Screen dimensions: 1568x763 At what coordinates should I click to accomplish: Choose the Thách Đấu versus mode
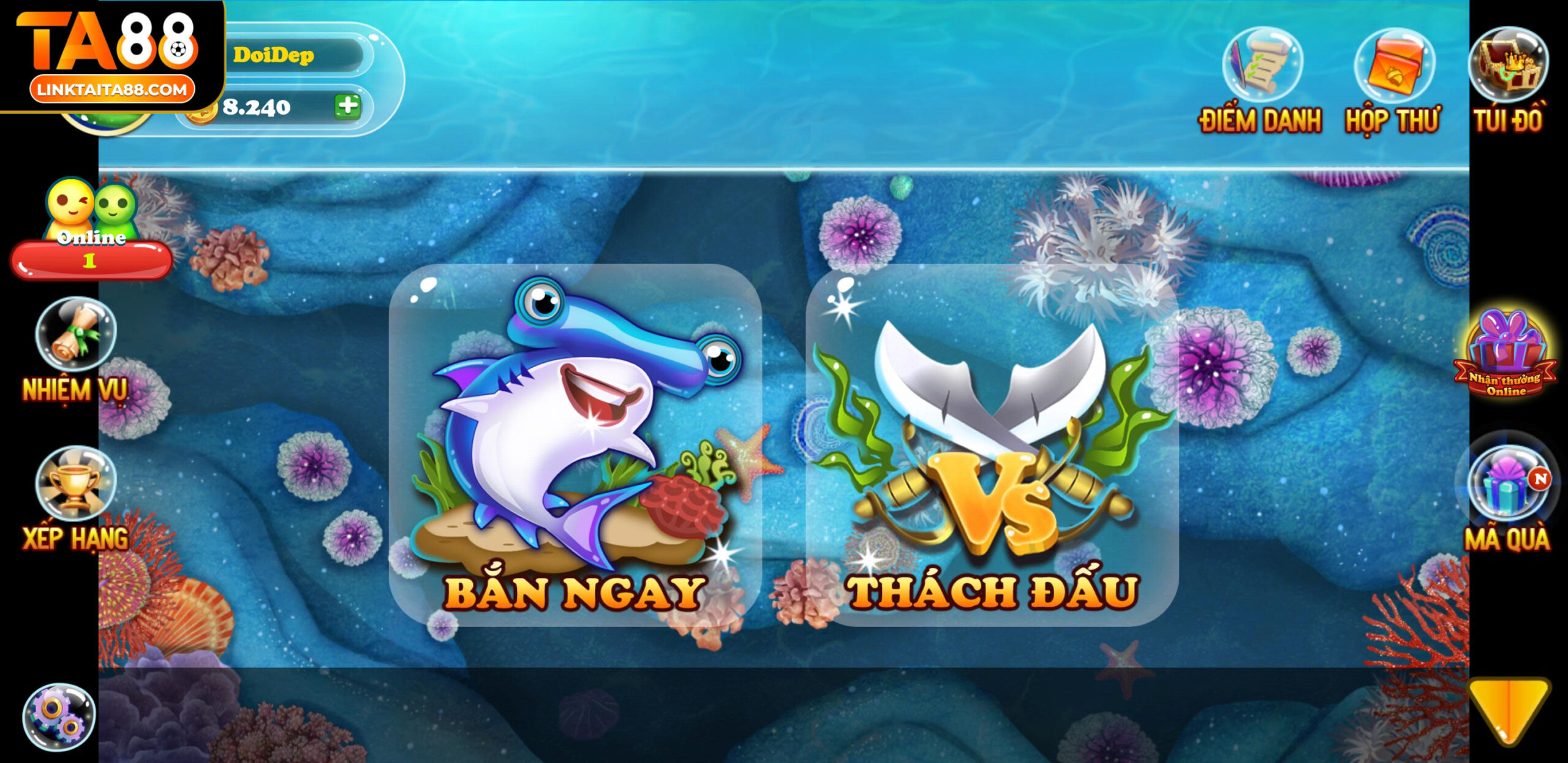tap(992, 444)
